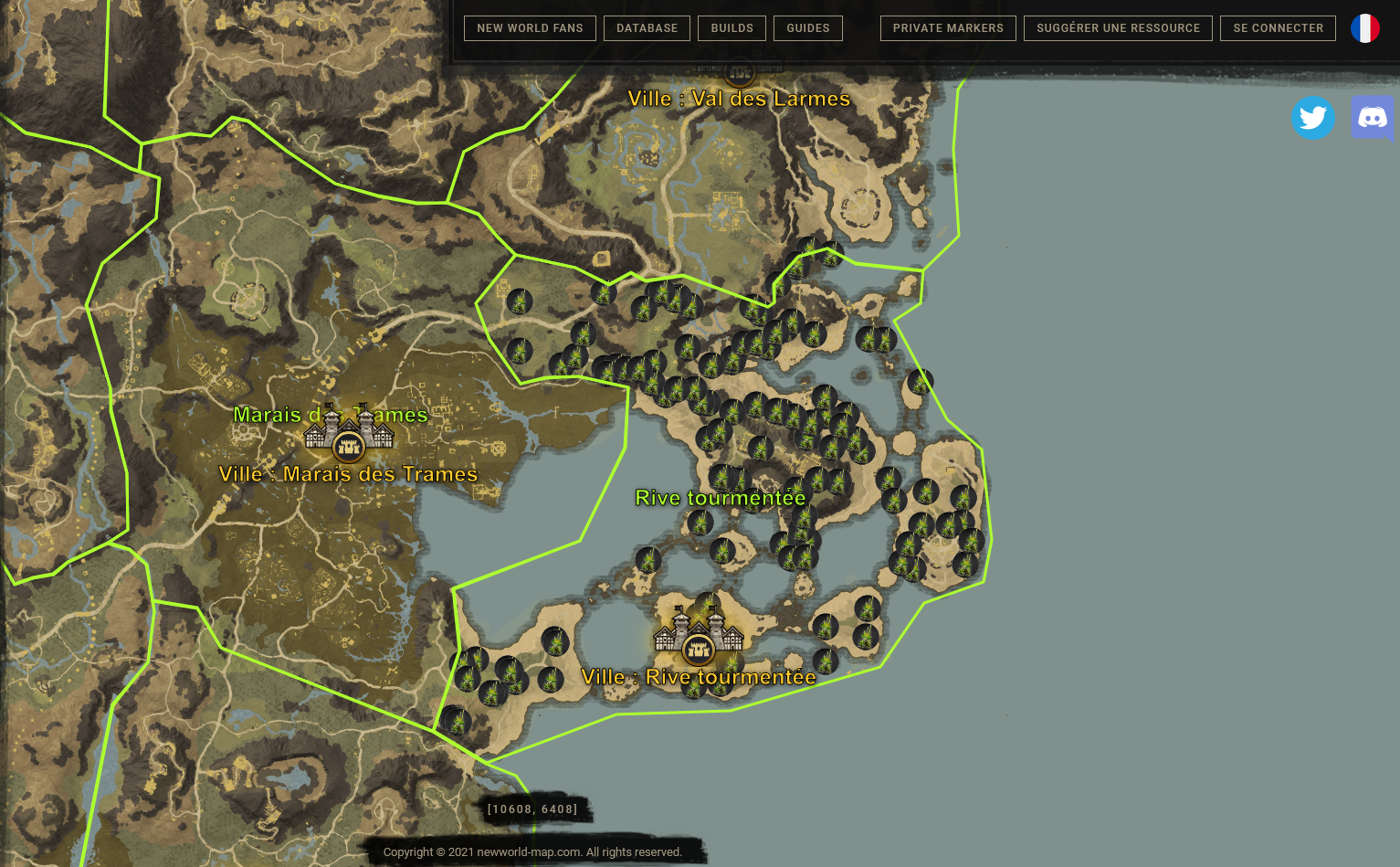1400x867 pixels.
Task: Go to the Builds section
Action: pyautogui.click(x=732, y=28)
